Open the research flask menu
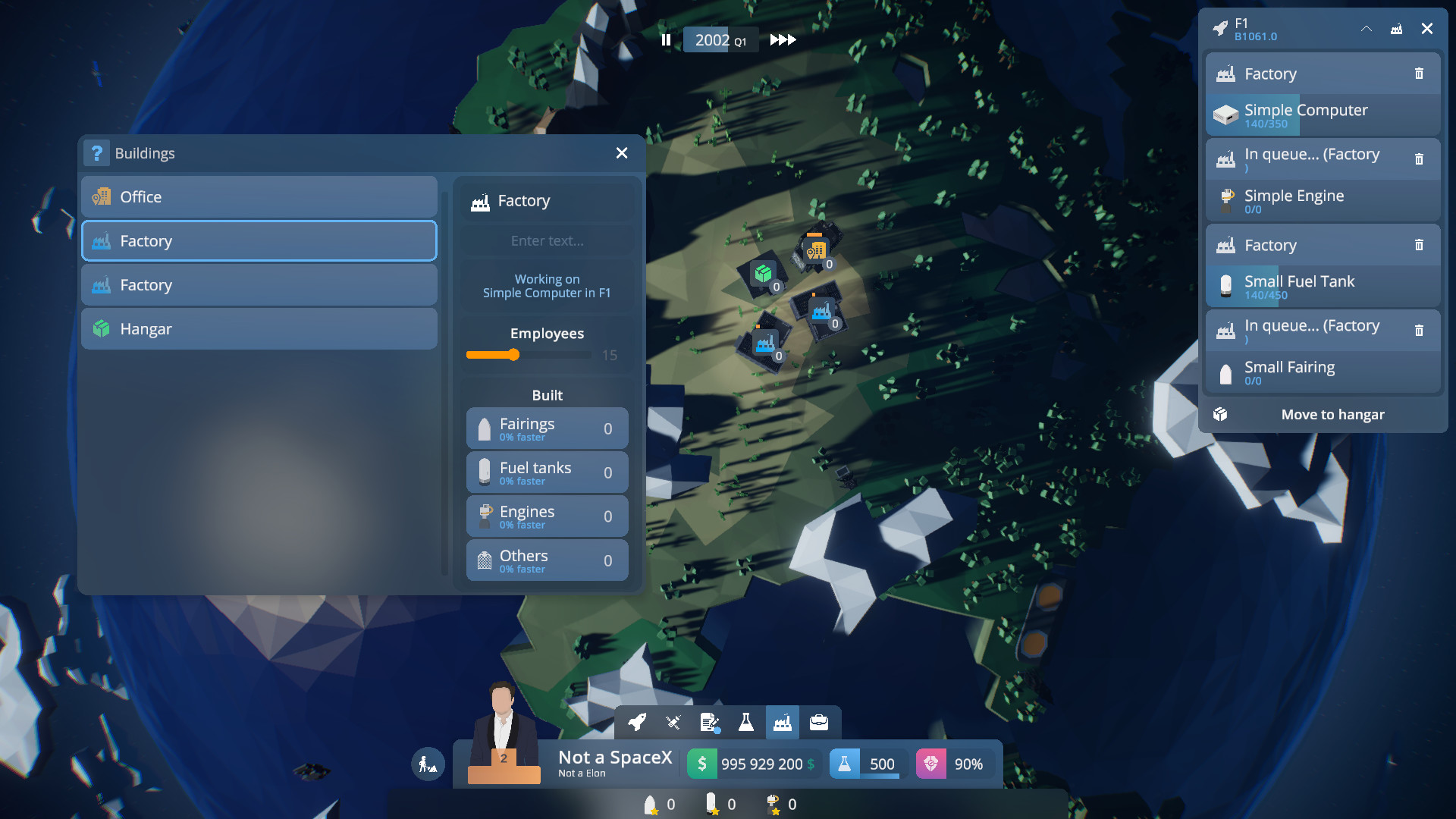The height and width of the screenshot is (819, 1456). point(746,723)
